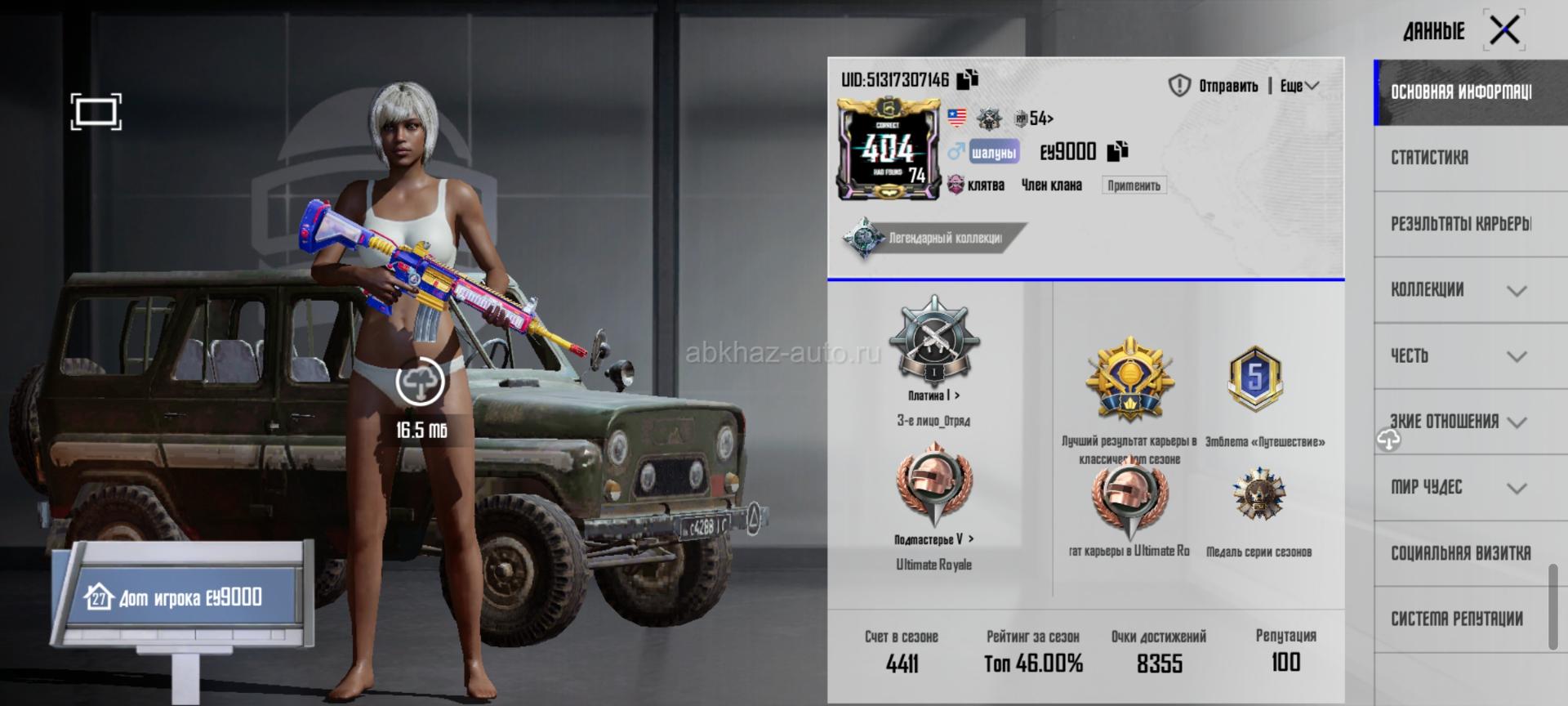Open the Еще dropdown menu
The height and width of the screenshot is (706, 1568).
tap(1299, 86)
